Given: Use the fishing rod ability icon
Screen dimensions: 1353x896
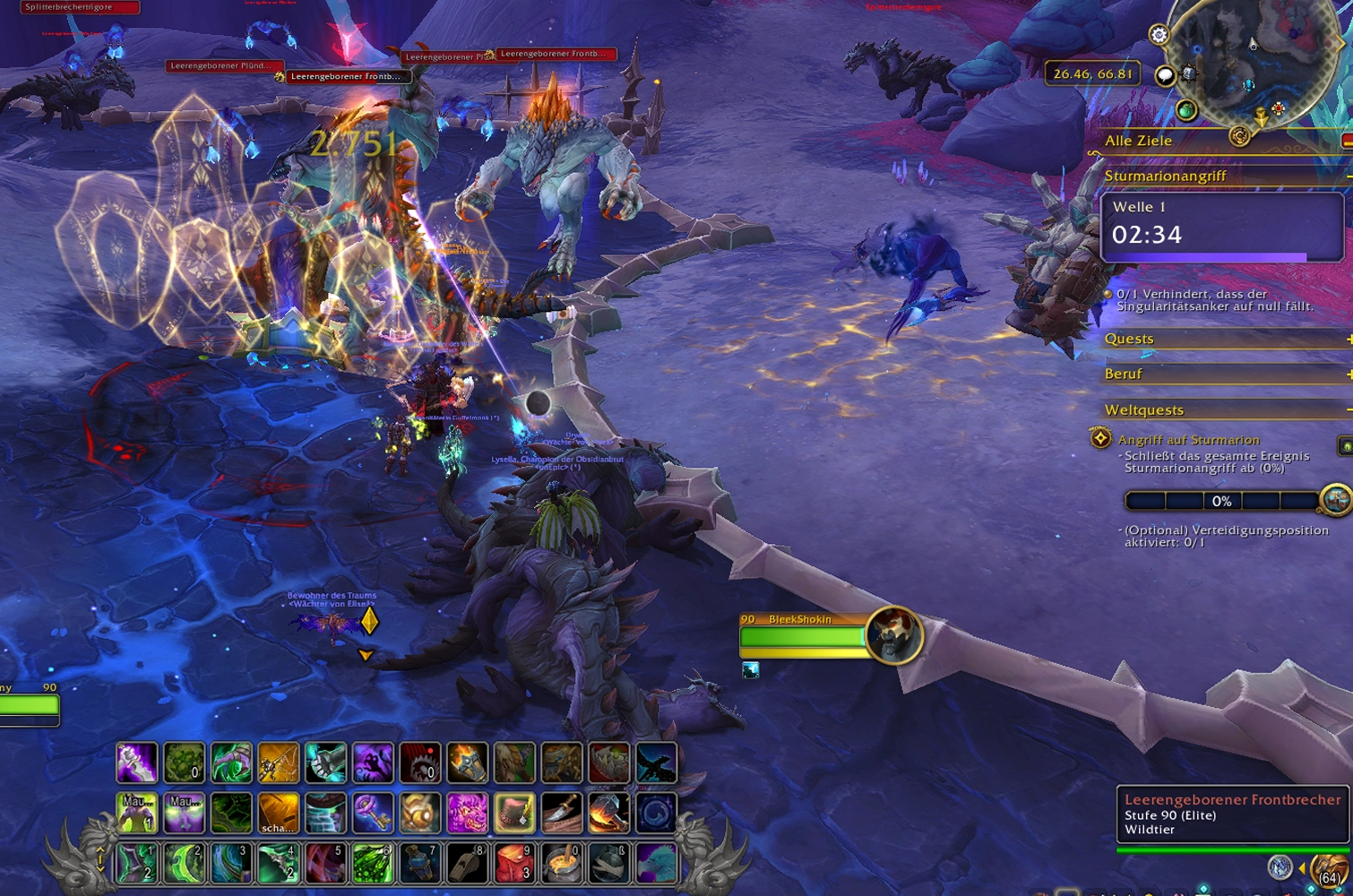Looking at the screenshot, I should coord(278,763).
